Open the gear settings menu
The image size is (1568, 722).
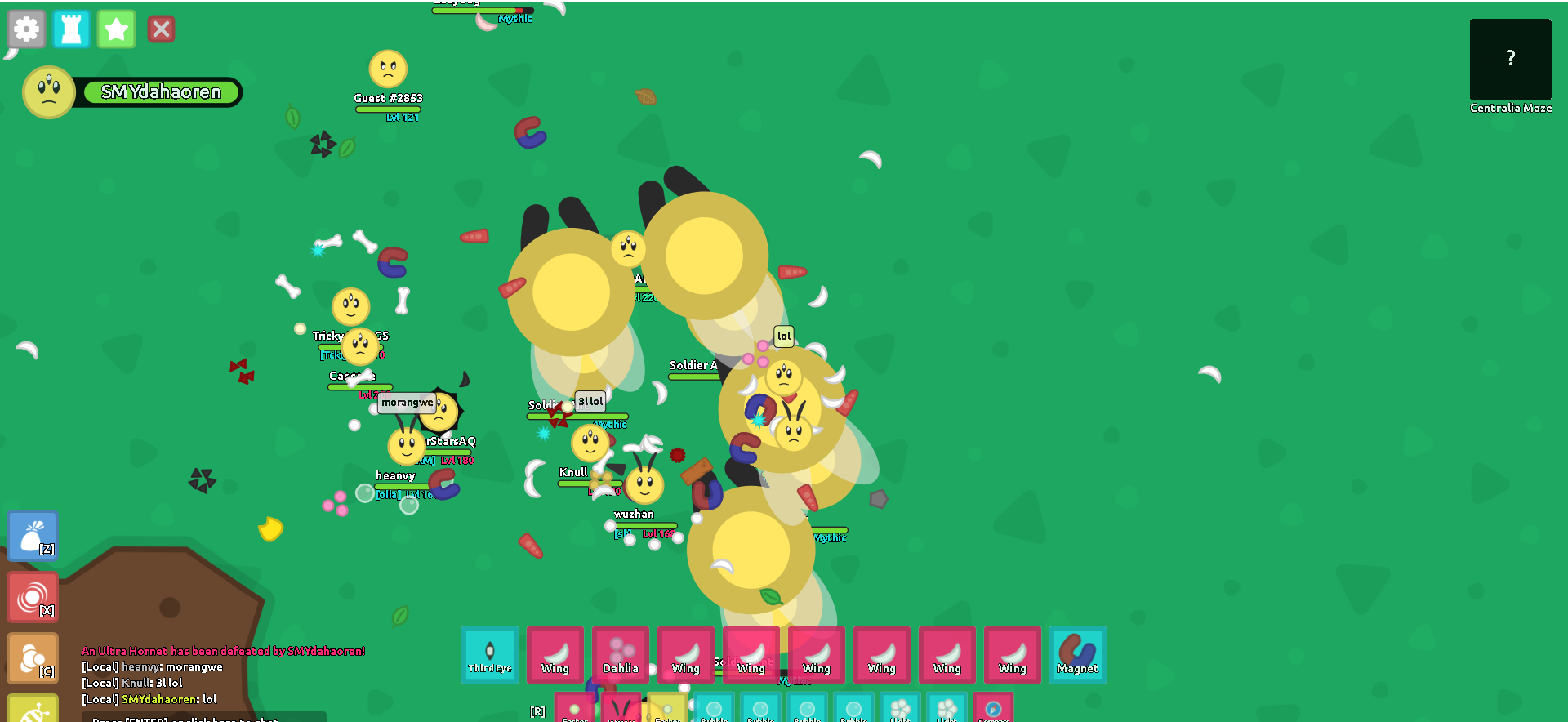[x=26, y=29]
